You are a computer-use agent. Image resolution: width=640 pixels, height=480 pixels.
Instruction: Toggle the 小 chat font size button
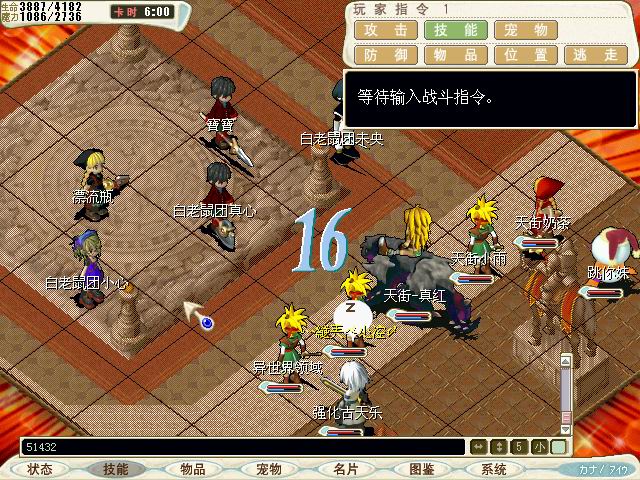point(539,447)
